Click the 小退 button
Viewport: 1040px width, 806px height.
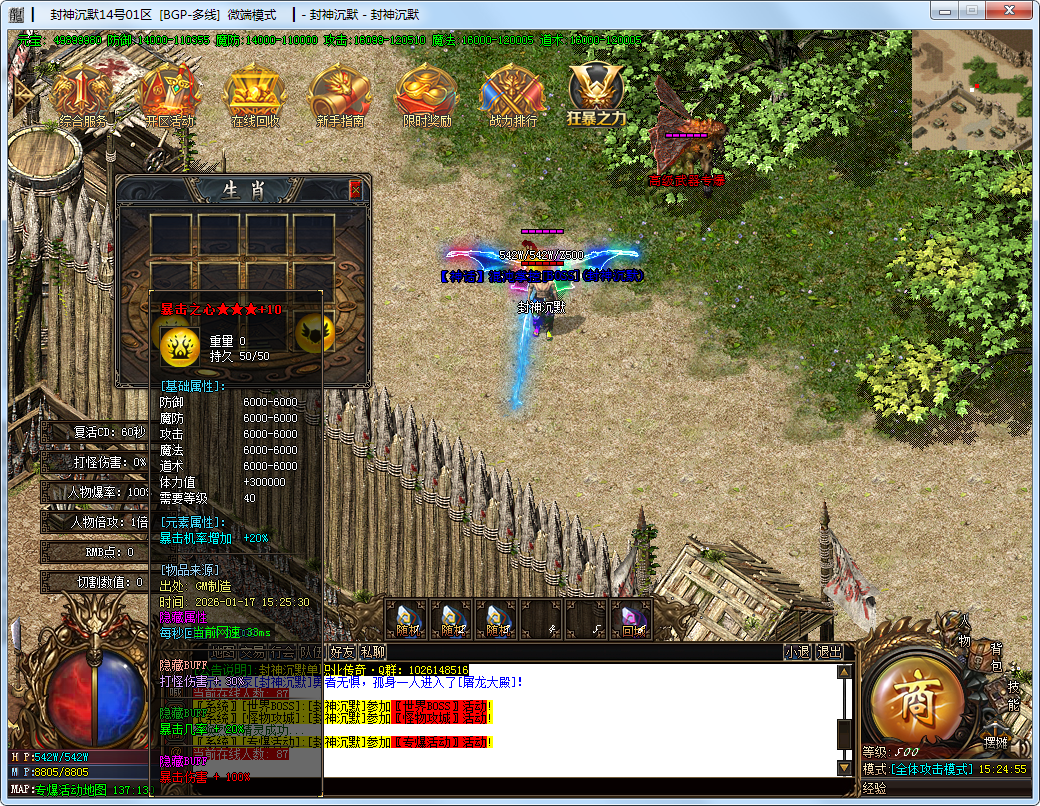[x=797, y=652]
